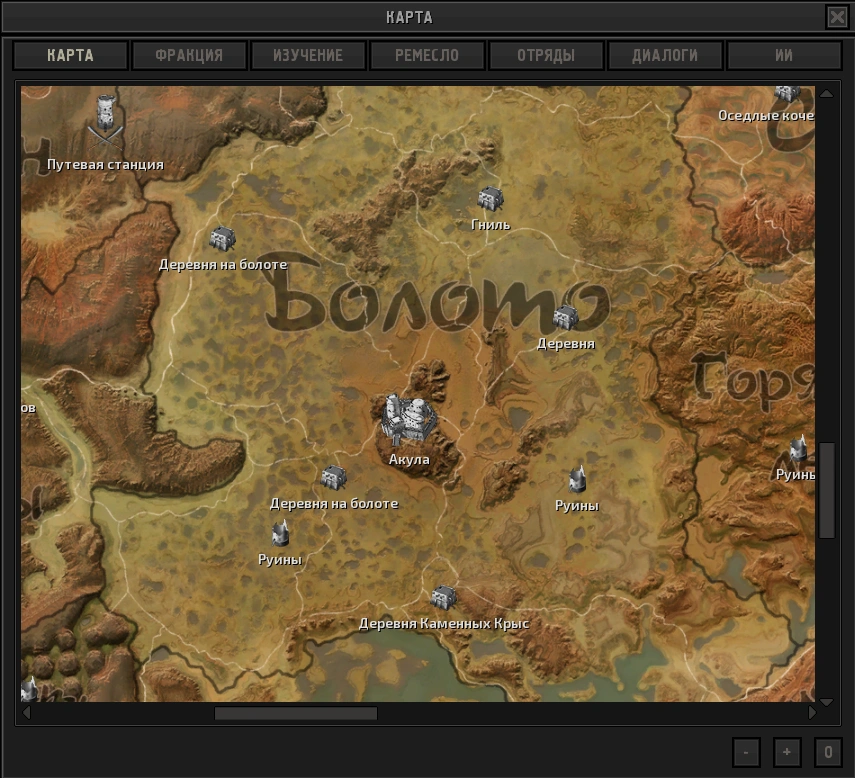855x778 pixels.
Task: Click the horizontal map scrollbar thumb
Action: (x=295, y=714)
